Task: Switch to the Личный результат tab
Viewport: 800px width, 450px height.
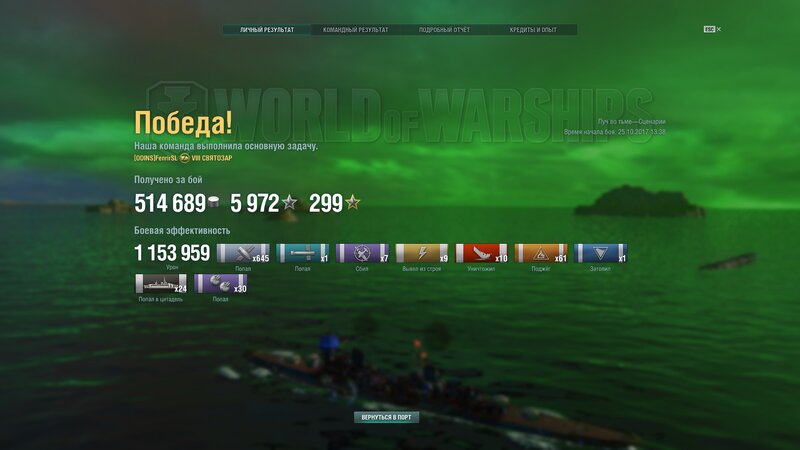Action: tap(267, 30)
